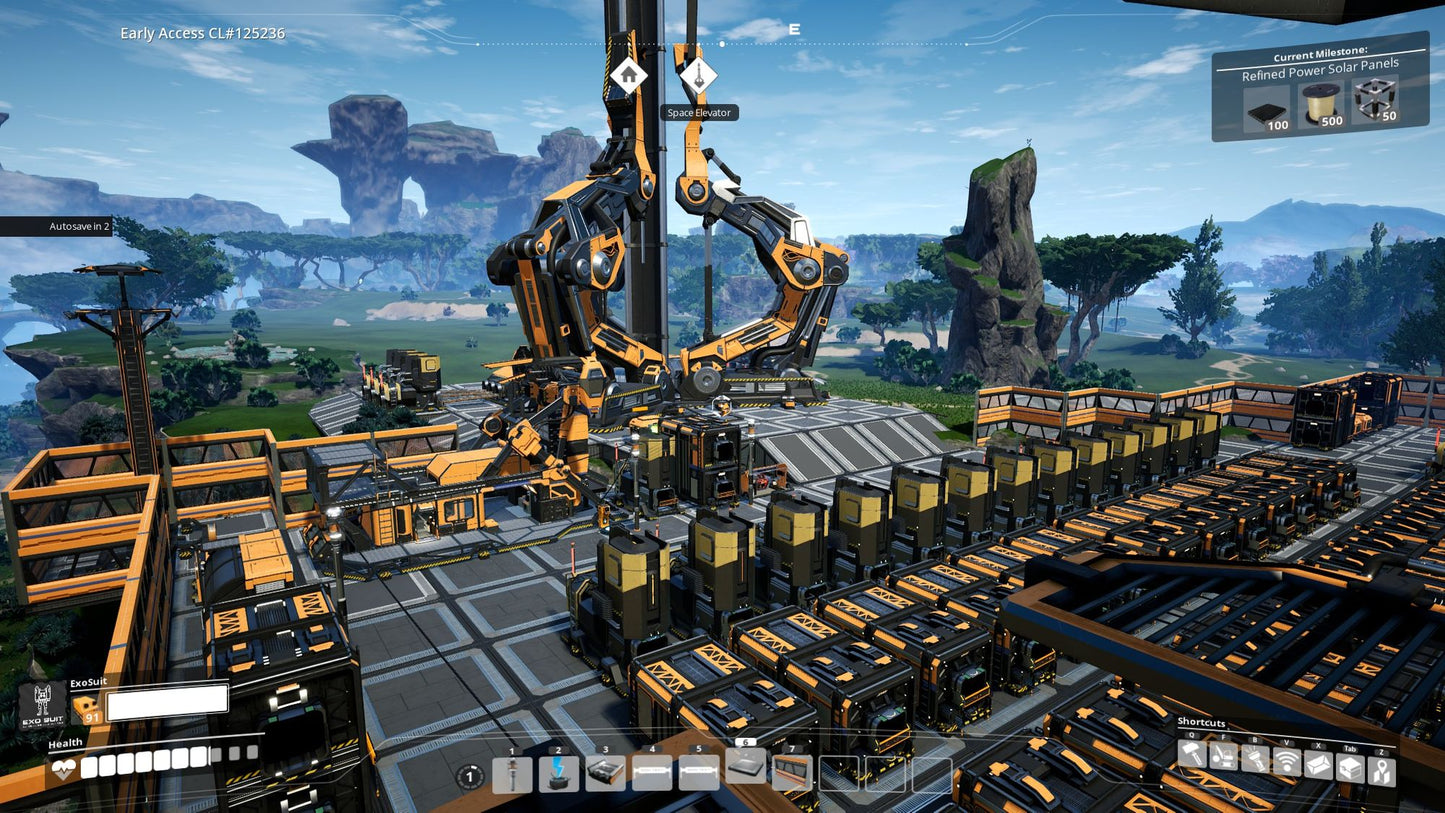Select the beam item in hotbar slot 4
The height and width of the screenshot is (813, 1445).
click(x=652, y=771)
